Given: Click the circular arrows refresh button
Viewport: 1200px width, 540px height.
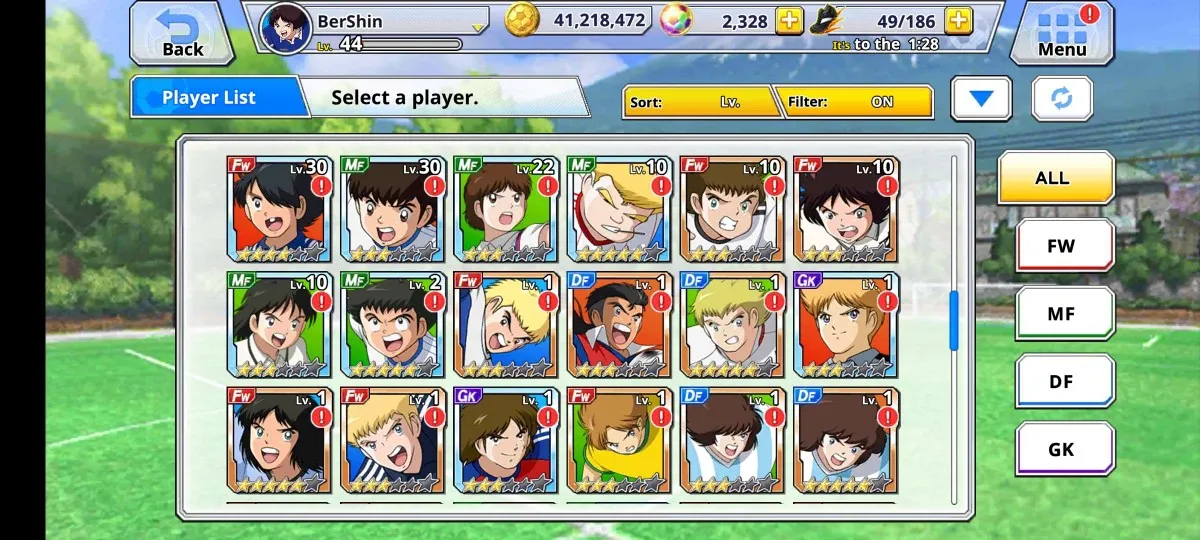Looking at the screenshot, I should (x=1062, y=99).
